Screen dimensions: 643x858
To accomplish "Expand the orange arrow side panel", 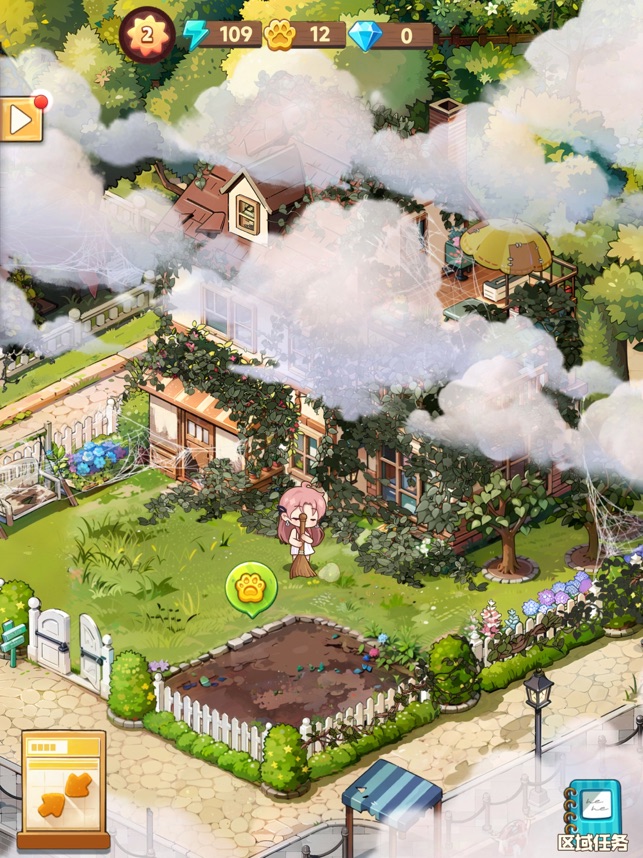I will click(21, 120).
